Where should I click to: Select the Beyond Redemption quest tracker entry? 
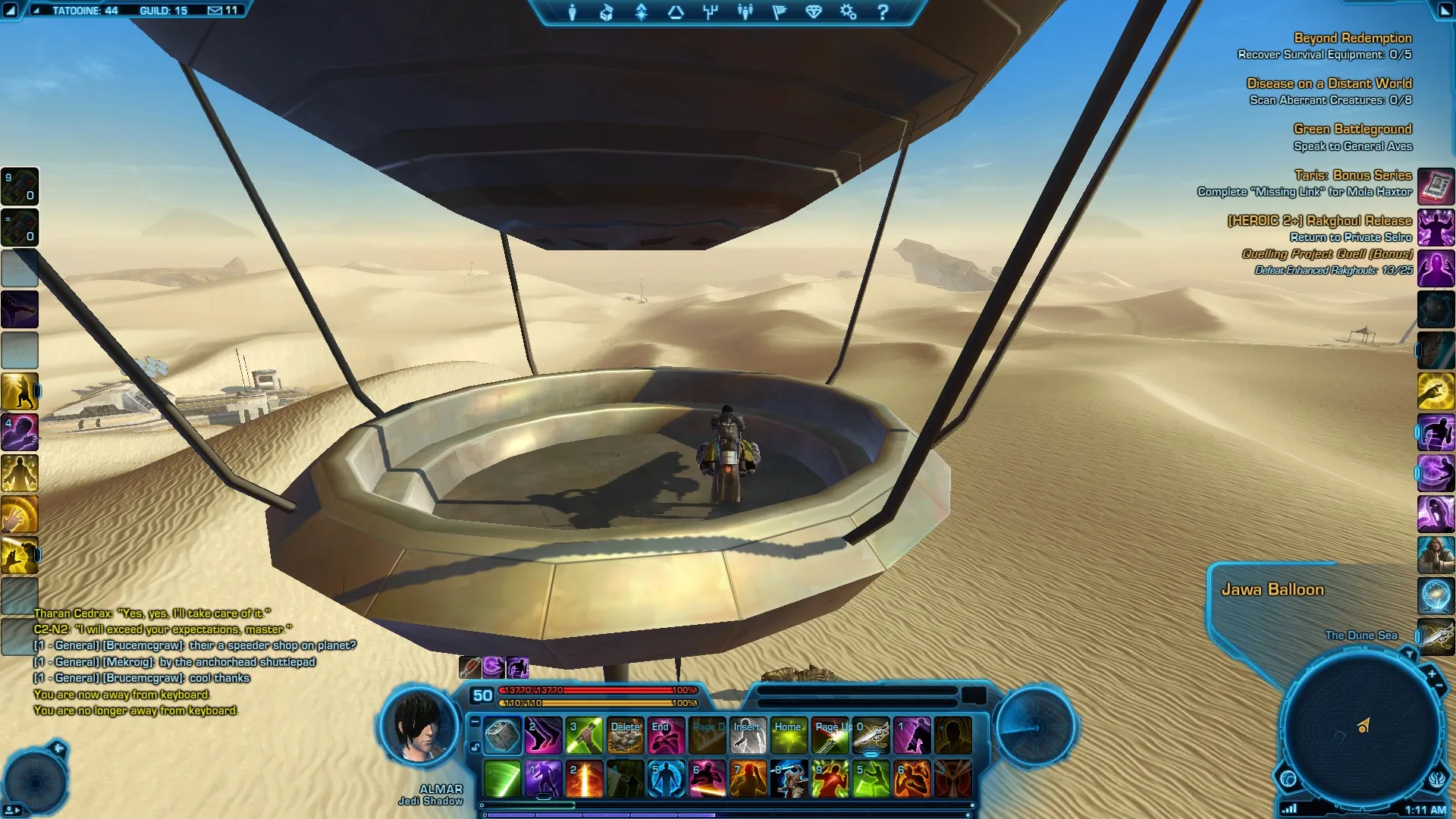click(1352, 38)
